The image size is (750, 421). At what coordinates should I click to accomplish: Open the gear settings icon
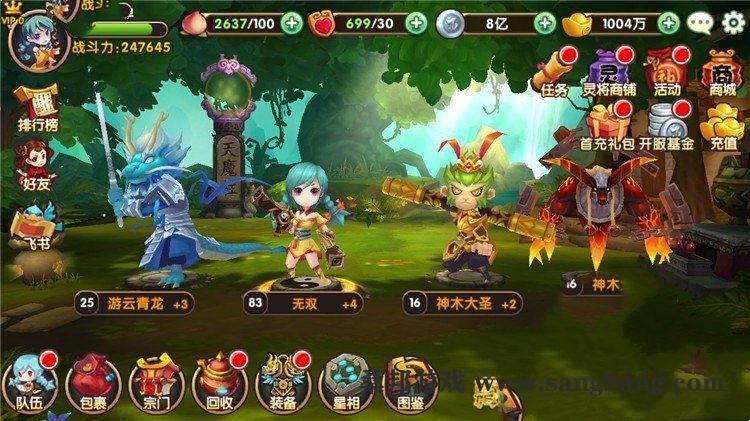(734, 22)
